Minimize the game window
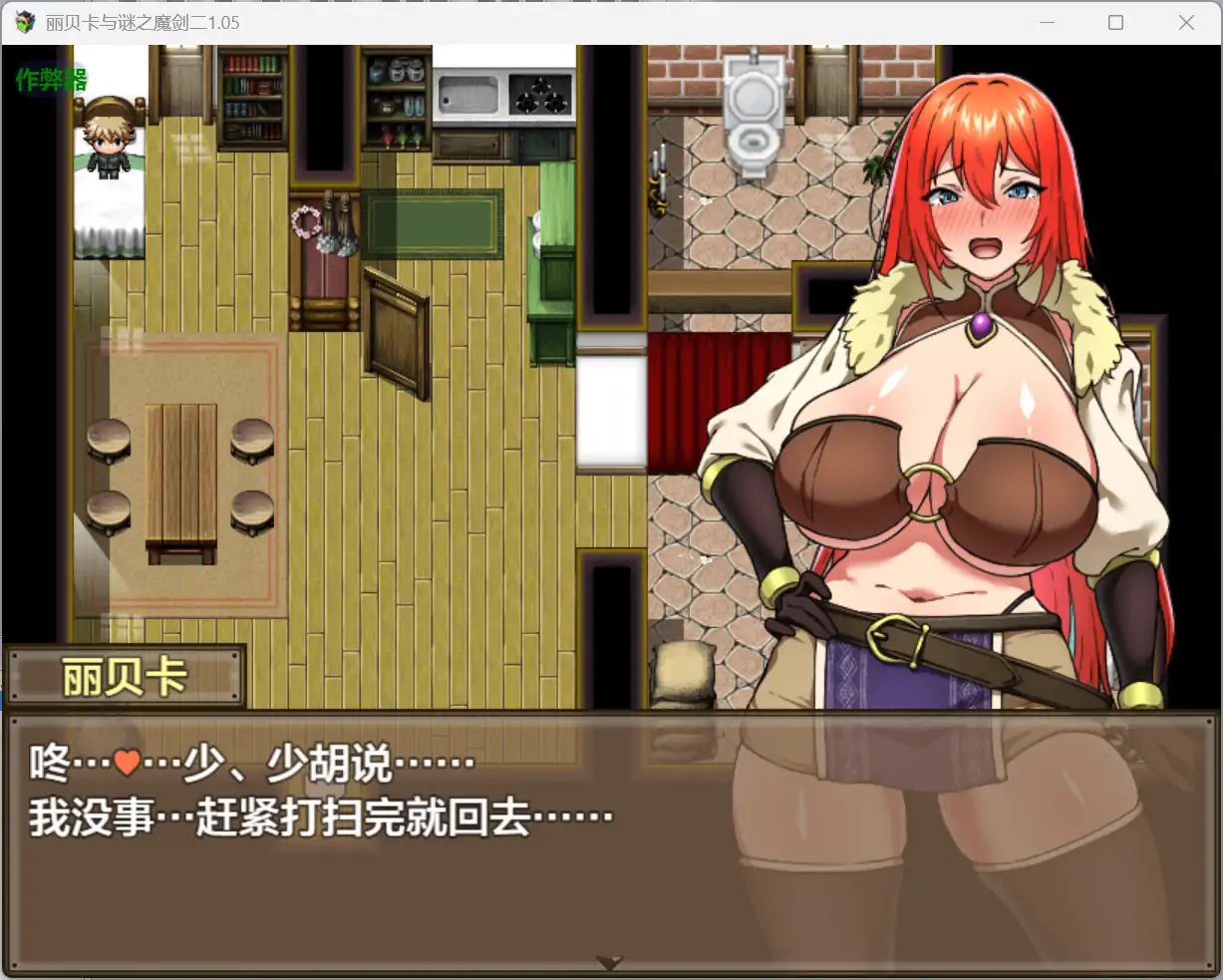This screenshot has height=980, width=1223. (x=1047, y=23)
